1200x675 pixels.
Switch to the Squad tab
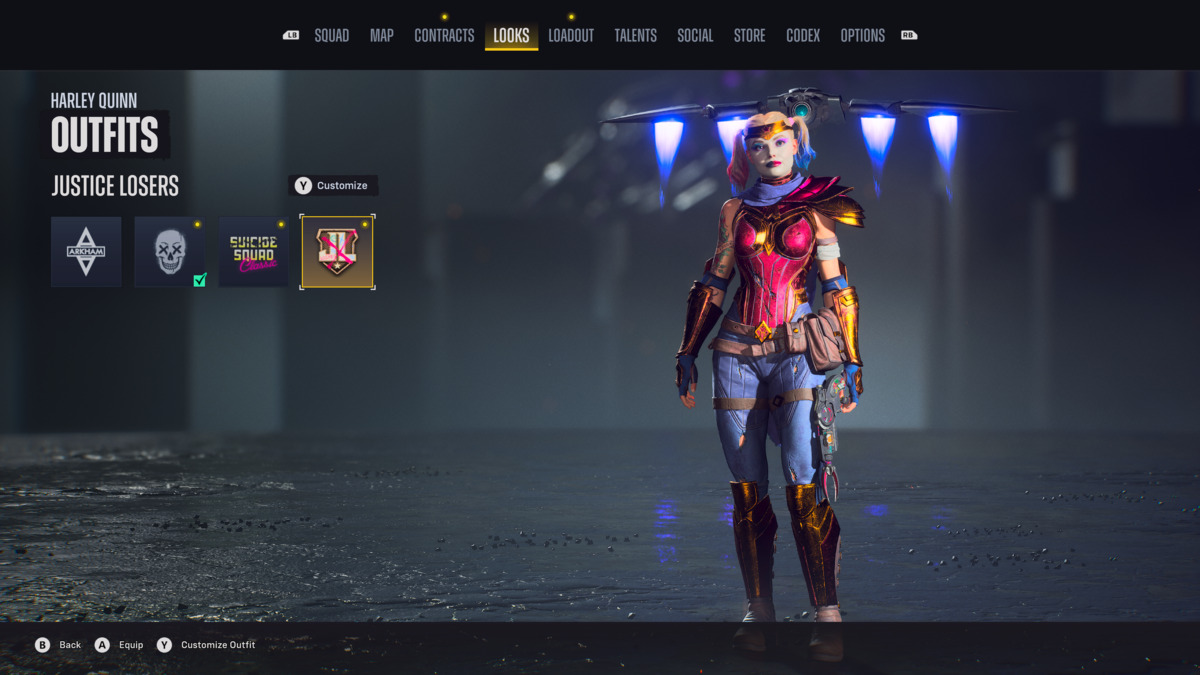(x=331, y=36)
